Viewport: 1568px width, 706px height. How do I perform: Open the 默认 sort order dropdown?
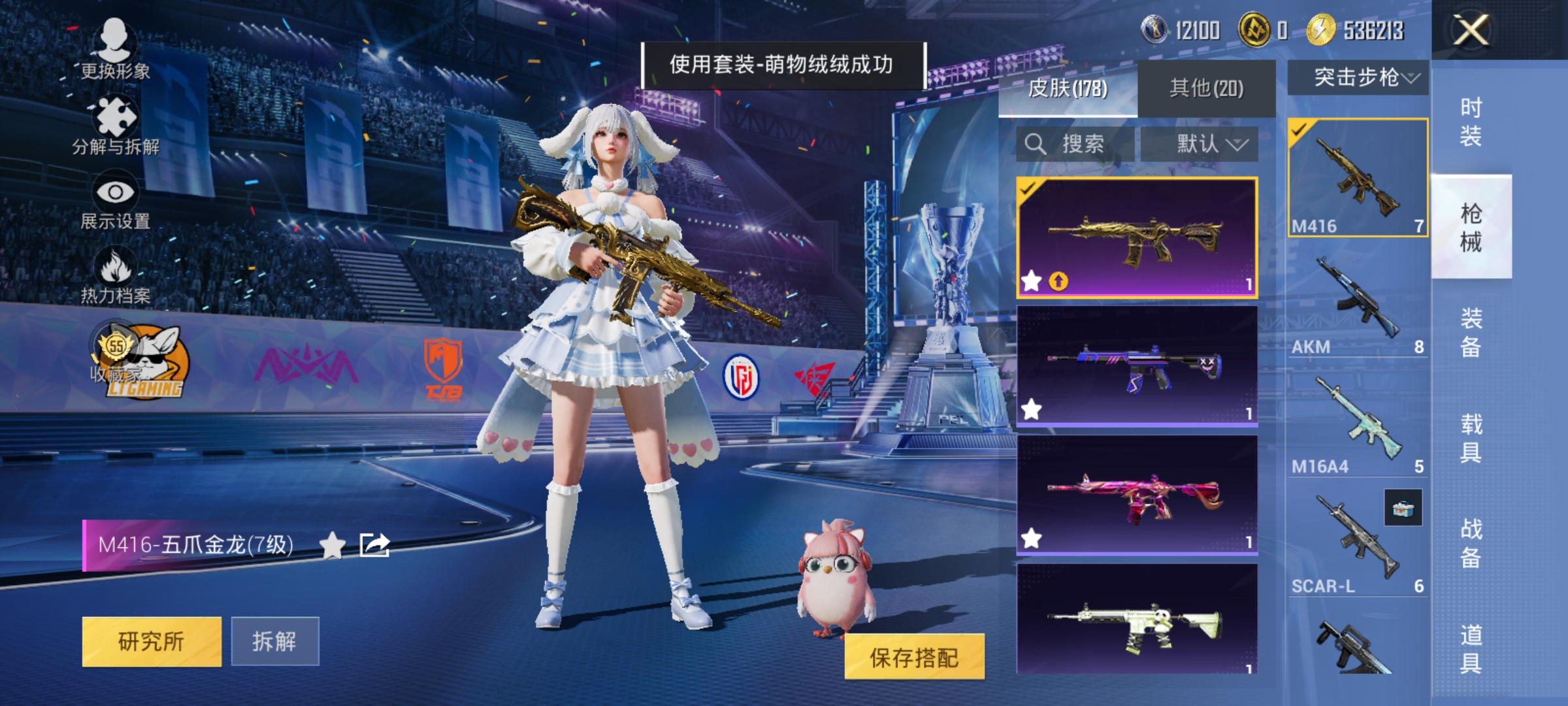point(1210,144)
